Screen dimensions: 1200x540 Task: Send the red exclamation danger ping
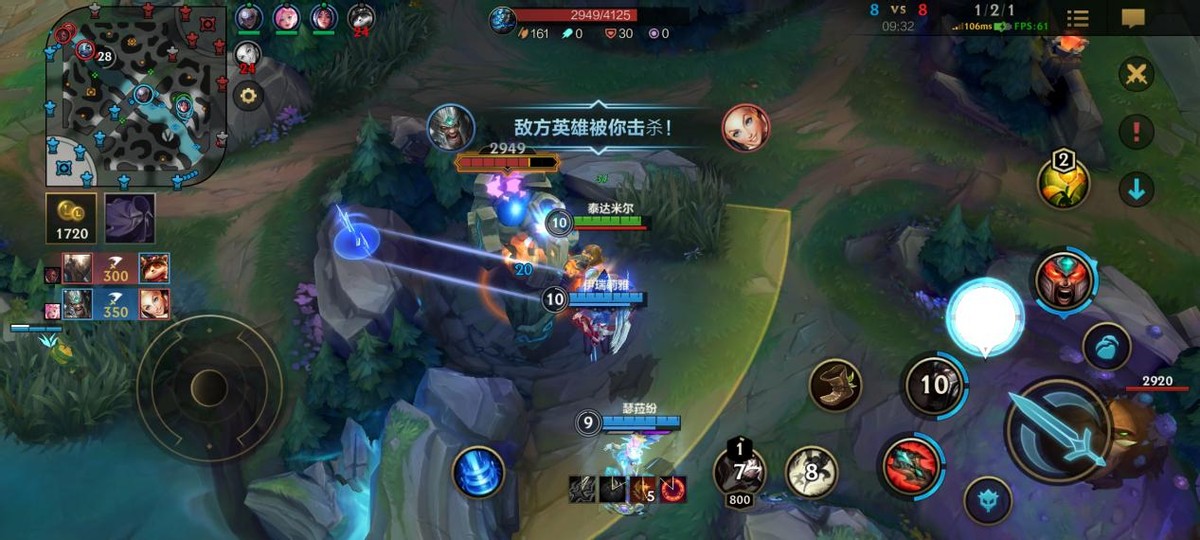click(x=1136, y=130)
